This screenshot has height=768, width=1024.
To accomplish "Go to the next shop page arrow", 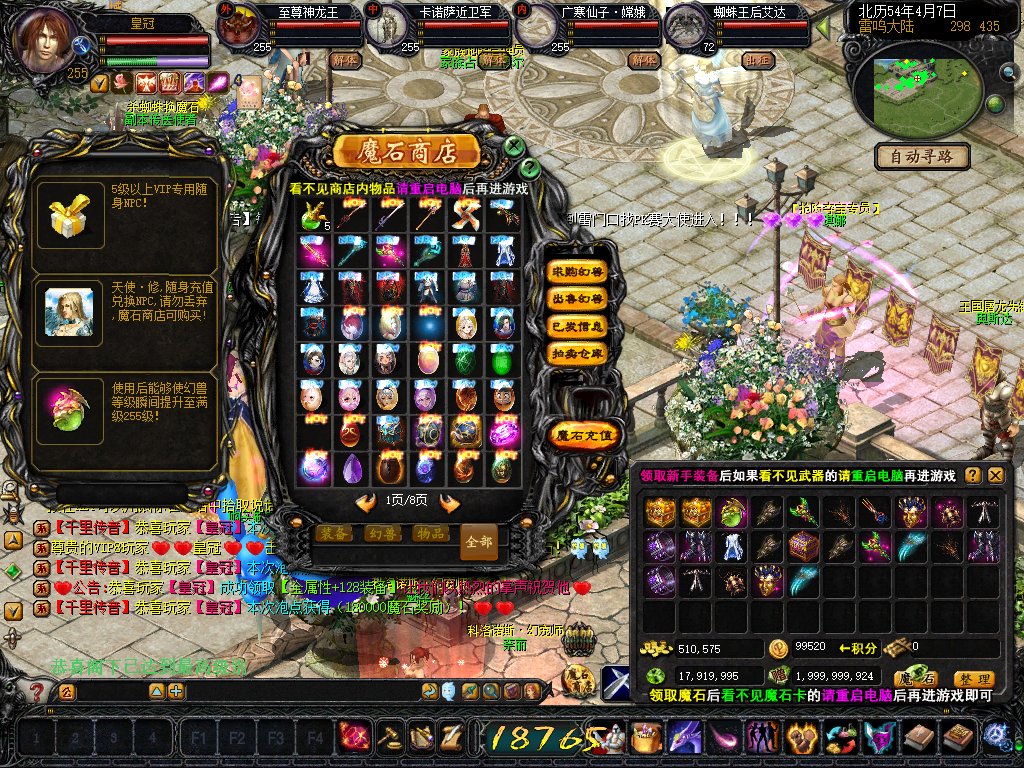I will tap(450, 502).
